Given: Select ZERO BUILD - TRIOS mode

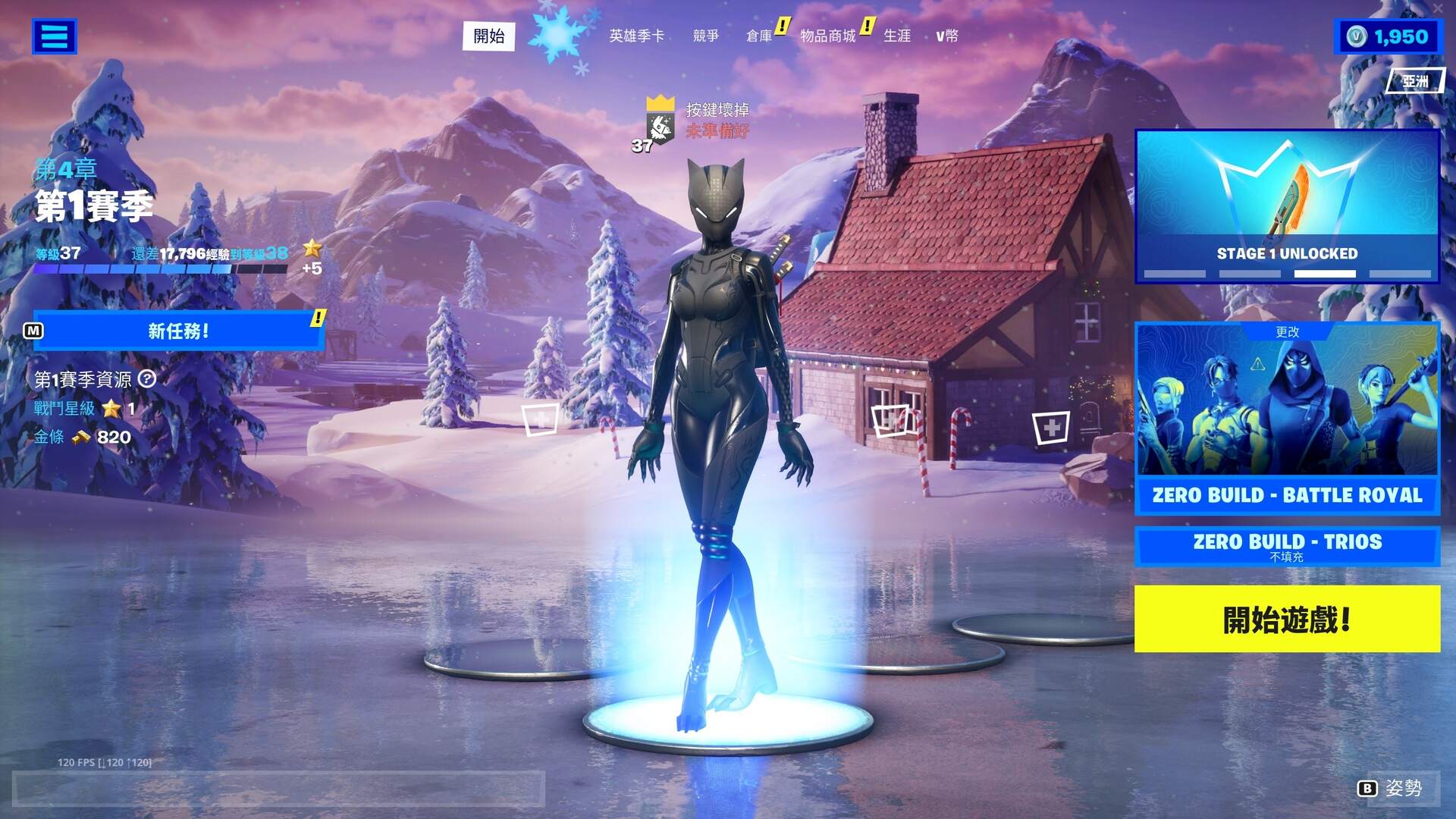Looking at the screenshot, I should (1287, 544).
